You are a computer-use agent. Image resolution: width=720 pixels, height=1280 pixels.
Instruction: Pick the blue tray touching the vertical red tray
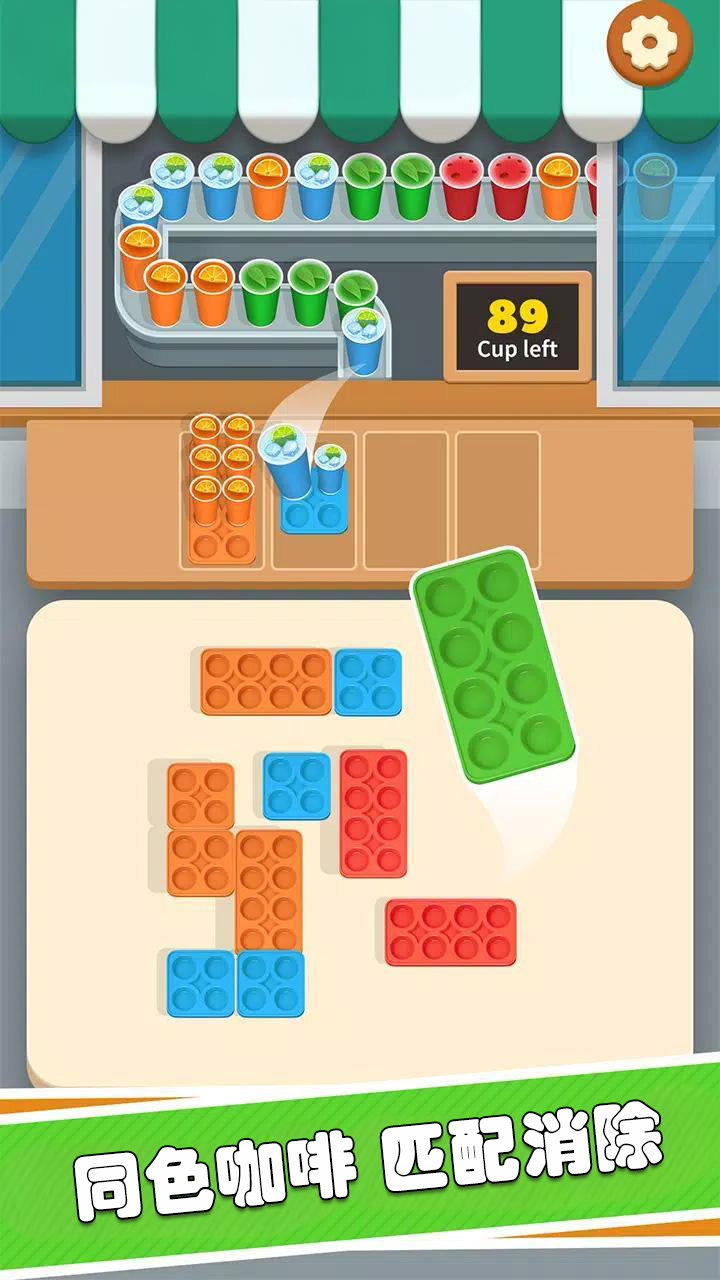(297, 786)
